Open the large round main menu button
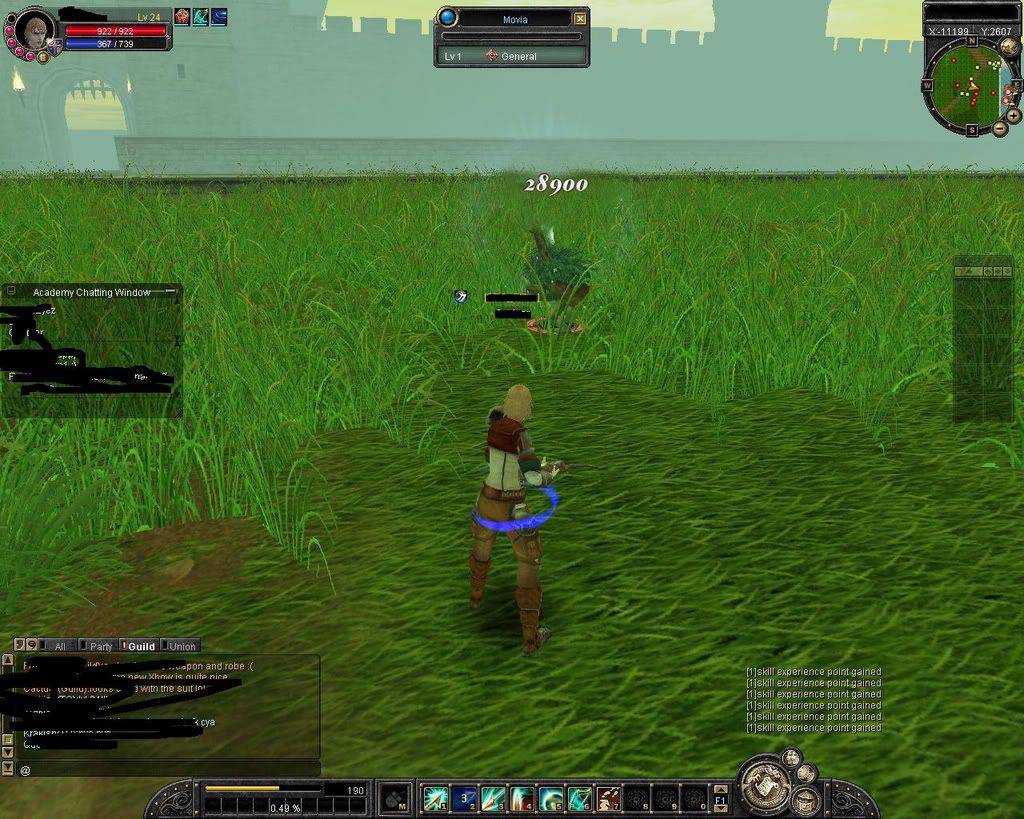 pyautogui.click(x=767, y=787)
